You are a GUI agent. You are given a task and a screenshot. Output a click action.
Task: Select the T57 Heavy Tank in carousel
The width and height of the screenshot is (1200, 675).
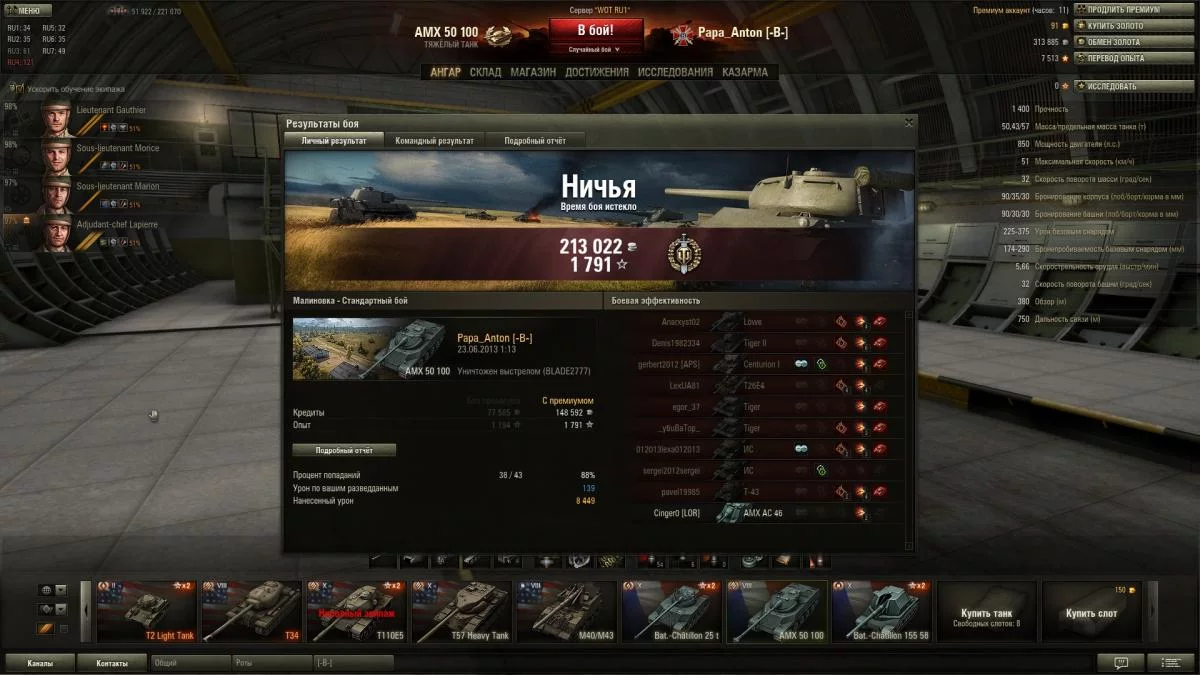coord(460,611)
